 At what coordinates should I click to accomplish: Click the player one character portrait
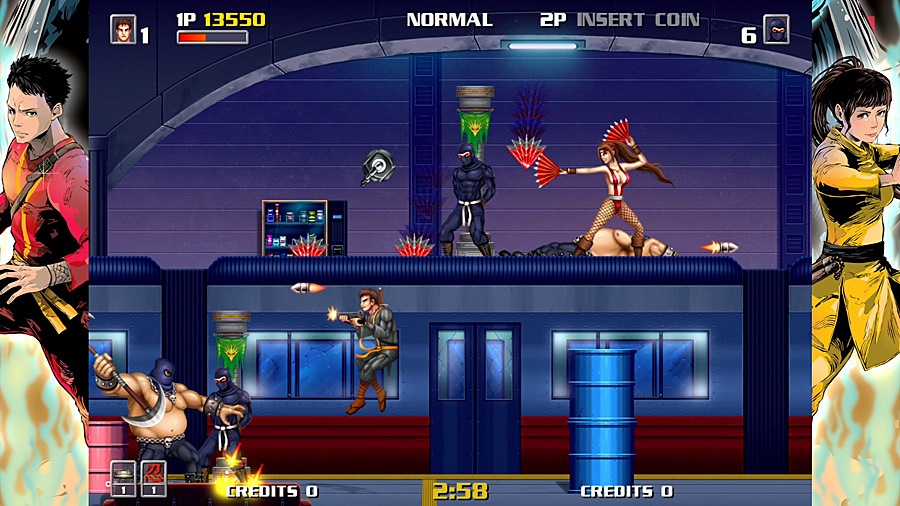click(x=123, y=29)
